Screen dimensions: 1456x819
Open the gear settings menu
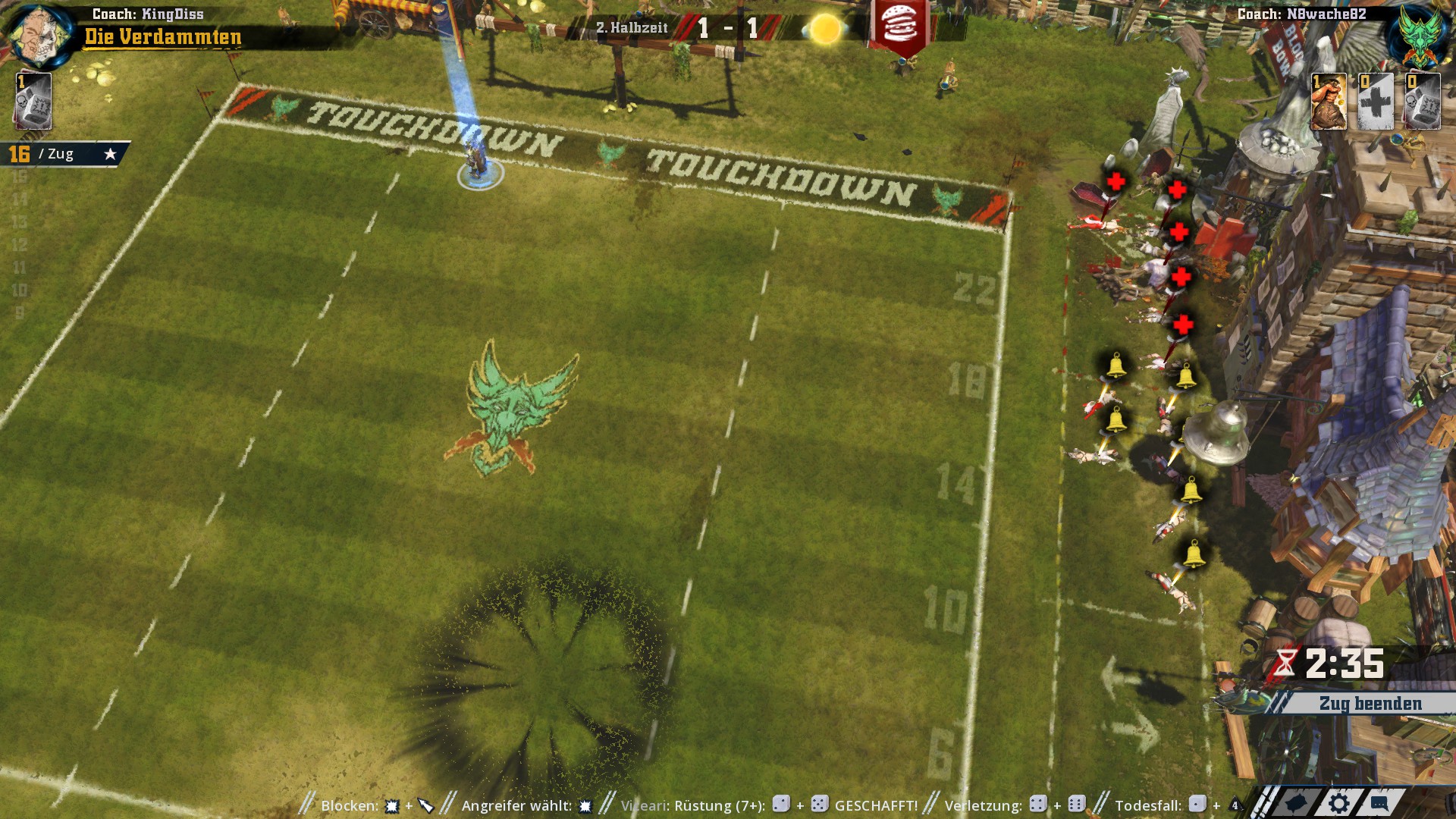pos(1339,804)
